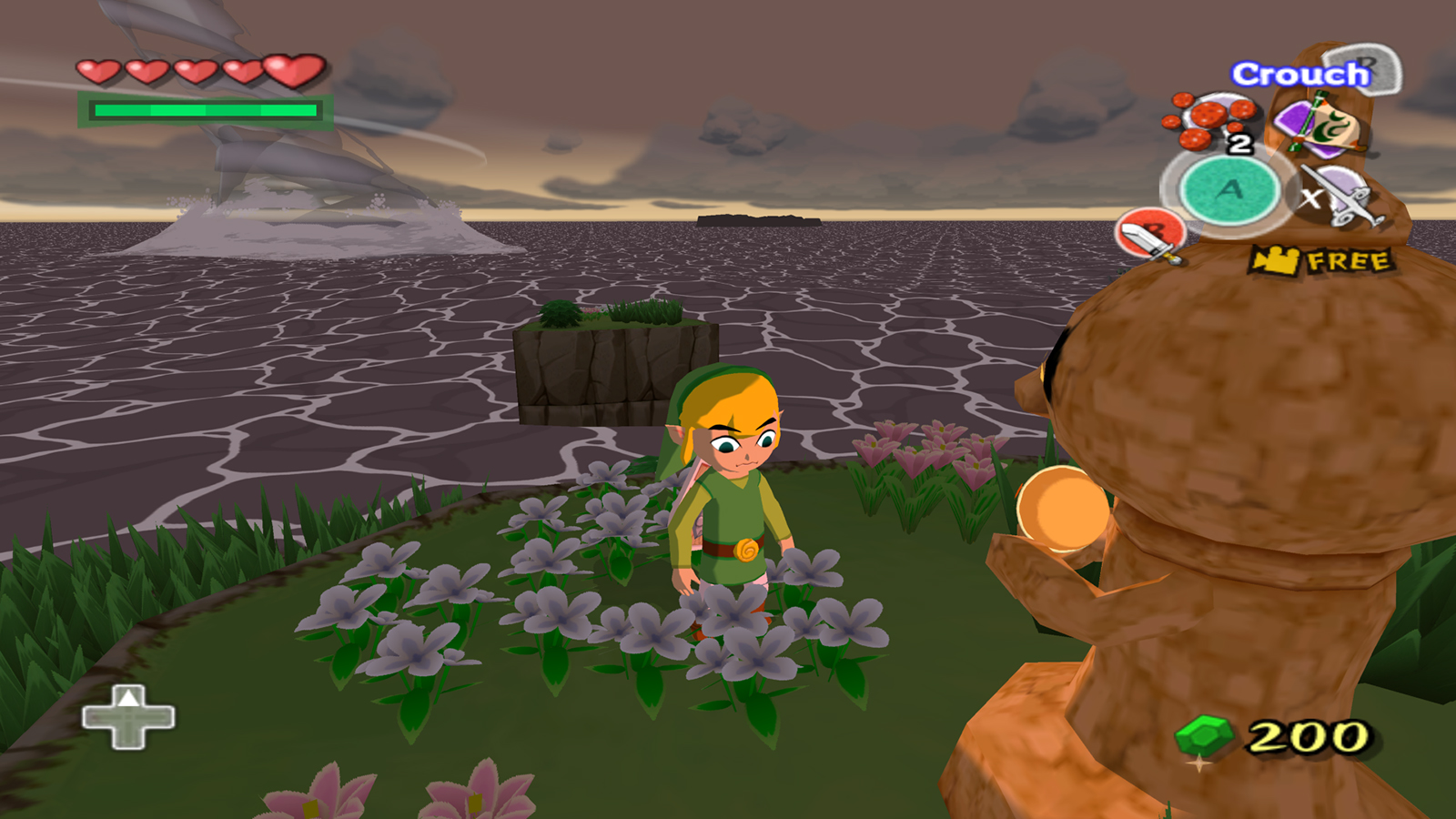Click the sword icon on the red button
The height and width of the screenshot is (819, 1456).
[1150, 235]
